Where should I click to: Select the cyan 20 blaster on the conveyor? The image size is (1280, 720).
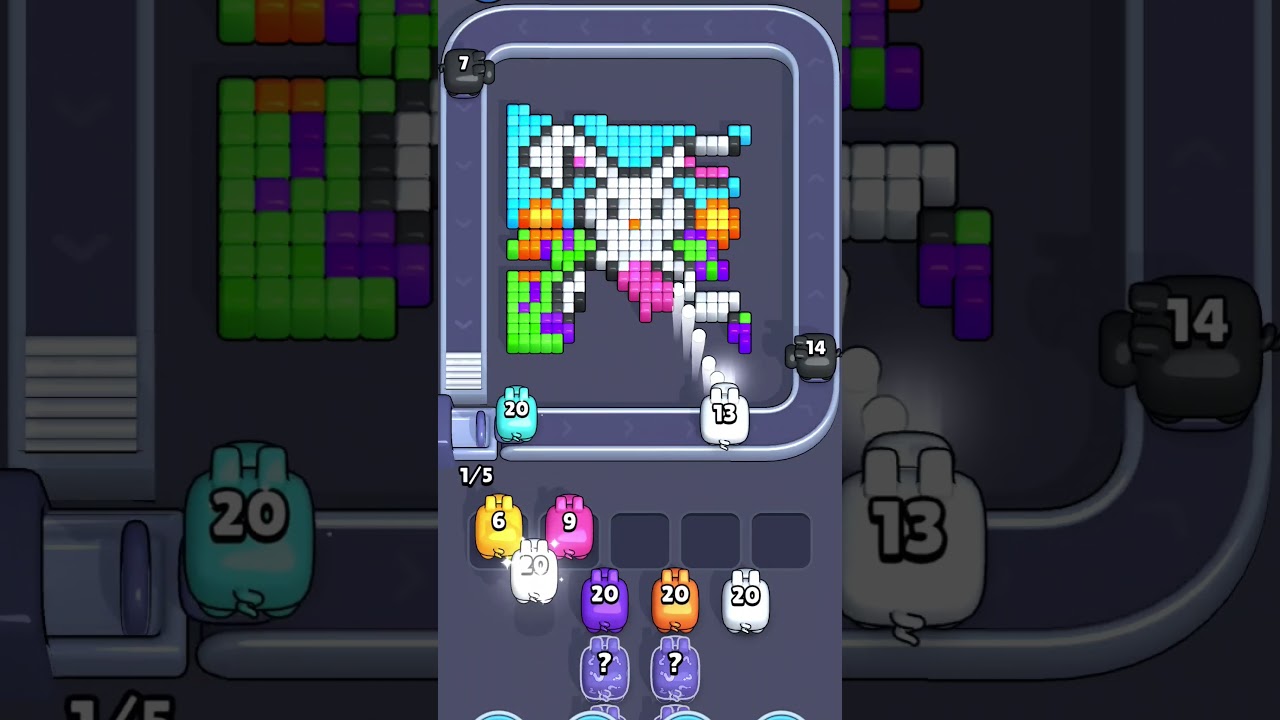coord(515,412)
